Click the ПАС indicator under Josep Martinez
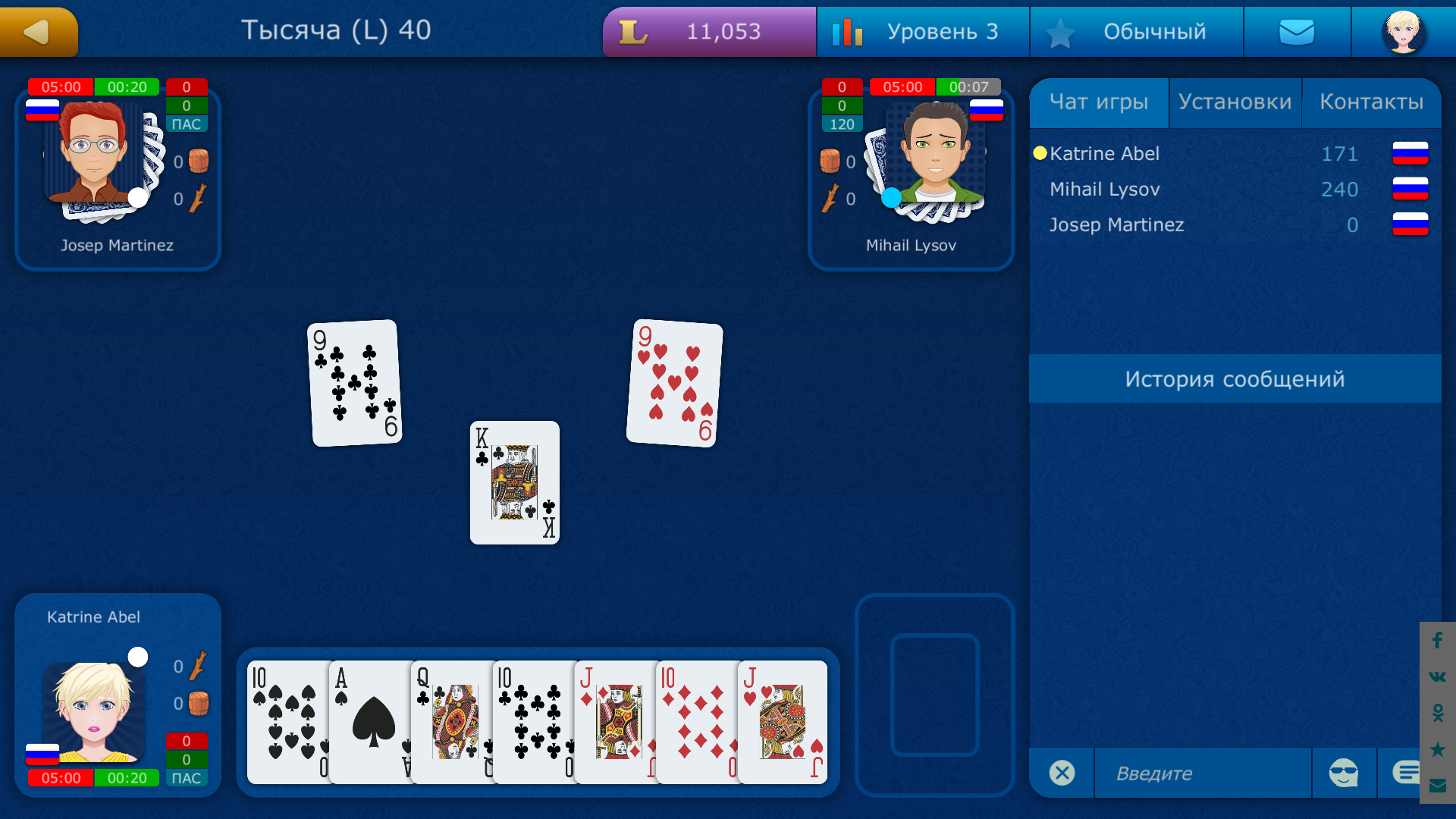Viewport: 1456px width, 819px height. 187,124
